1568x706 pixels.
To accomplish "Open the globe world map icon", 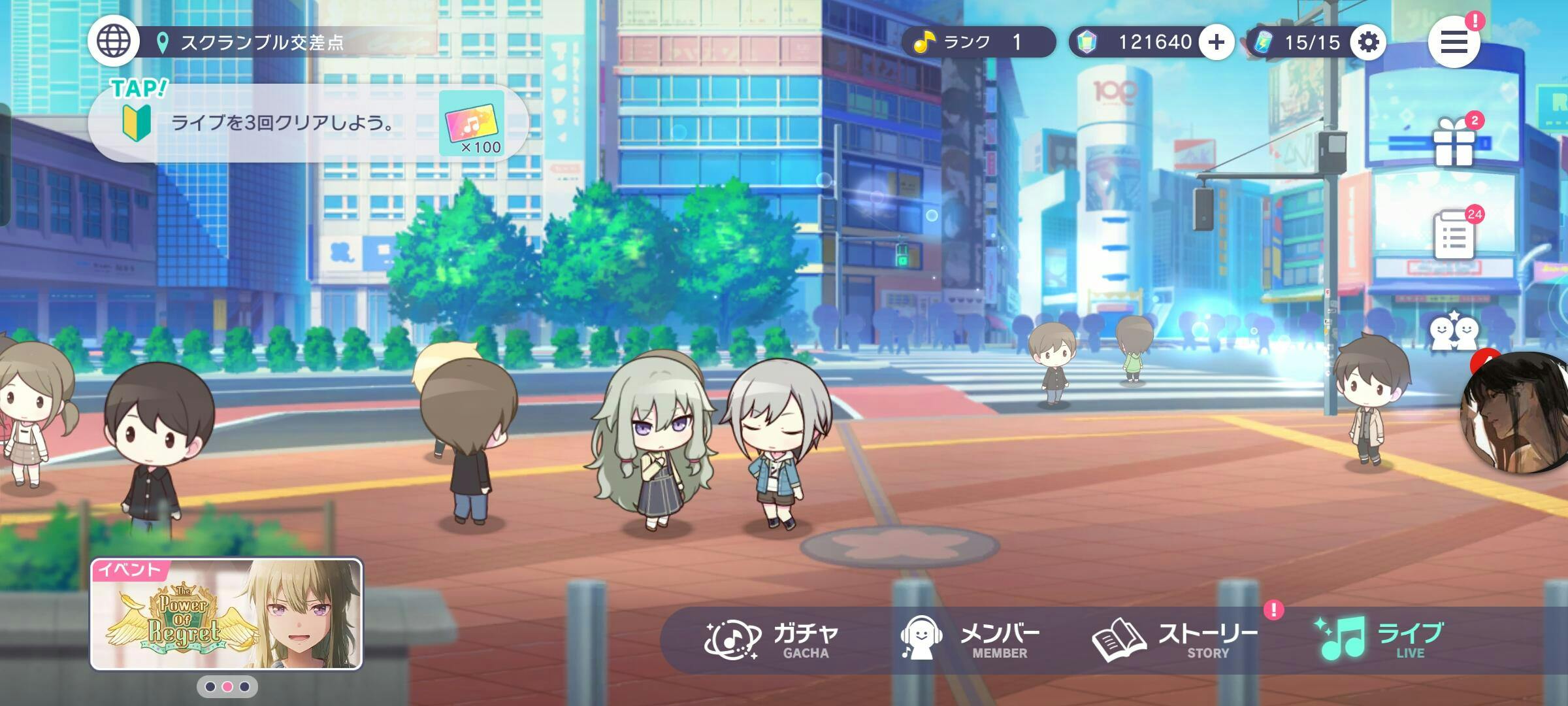I will 114,41.
